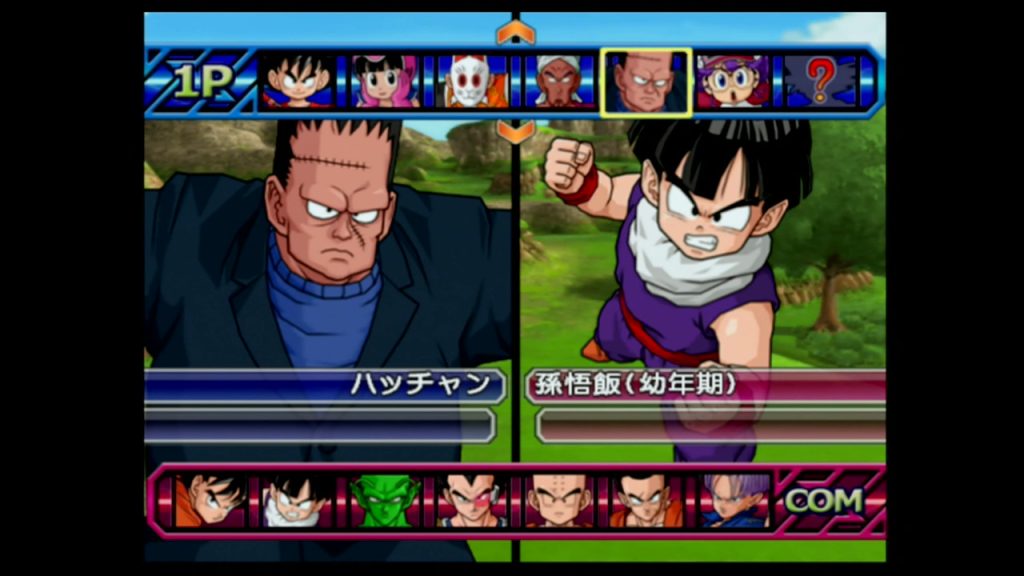Select the Yamcha portrait in COM roster
Screen dimensions: 1024x576
pyautogui.click(x=646, y=501)
